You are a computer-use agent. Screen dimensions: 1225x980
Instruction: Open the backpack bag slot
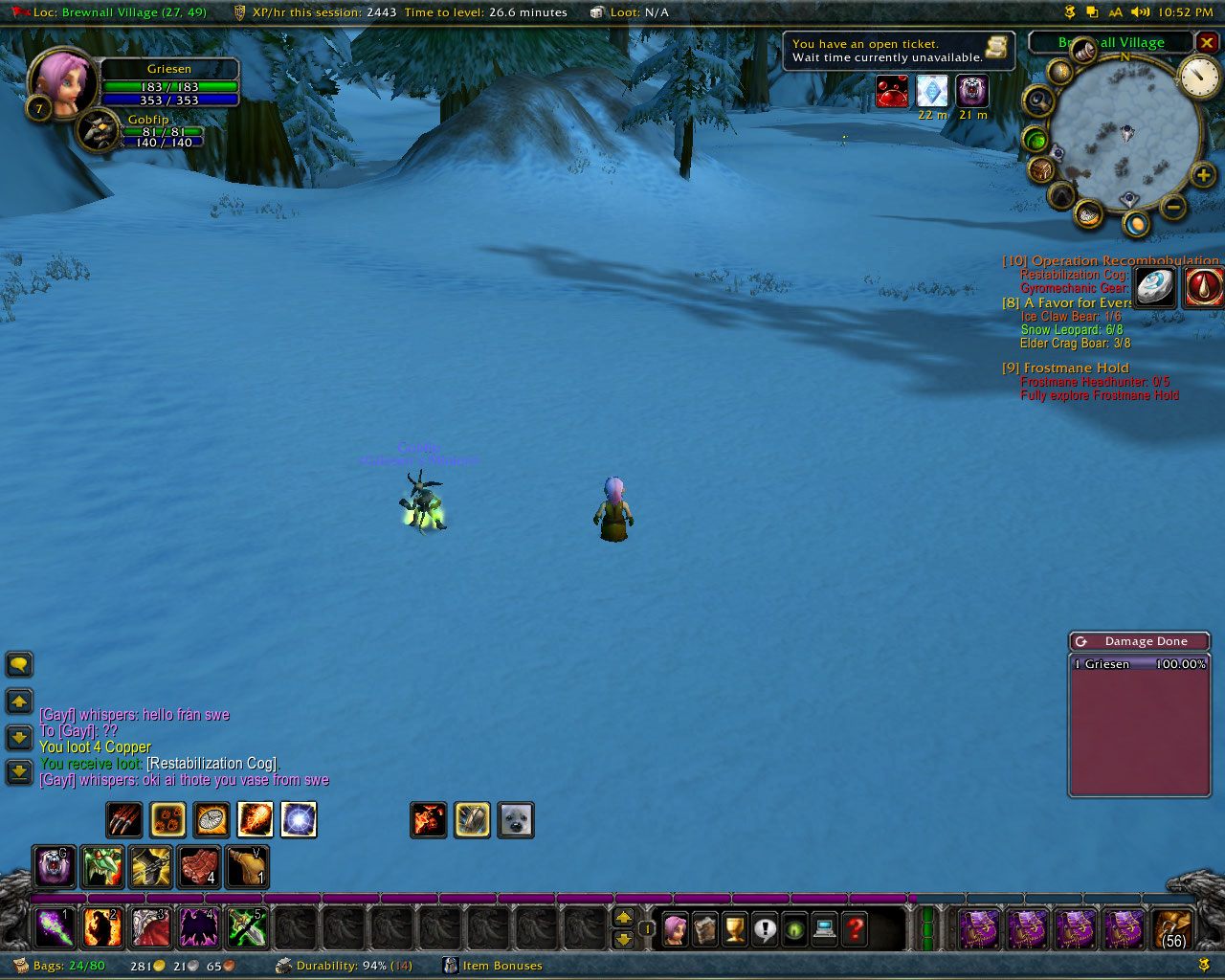[1172, 928]
